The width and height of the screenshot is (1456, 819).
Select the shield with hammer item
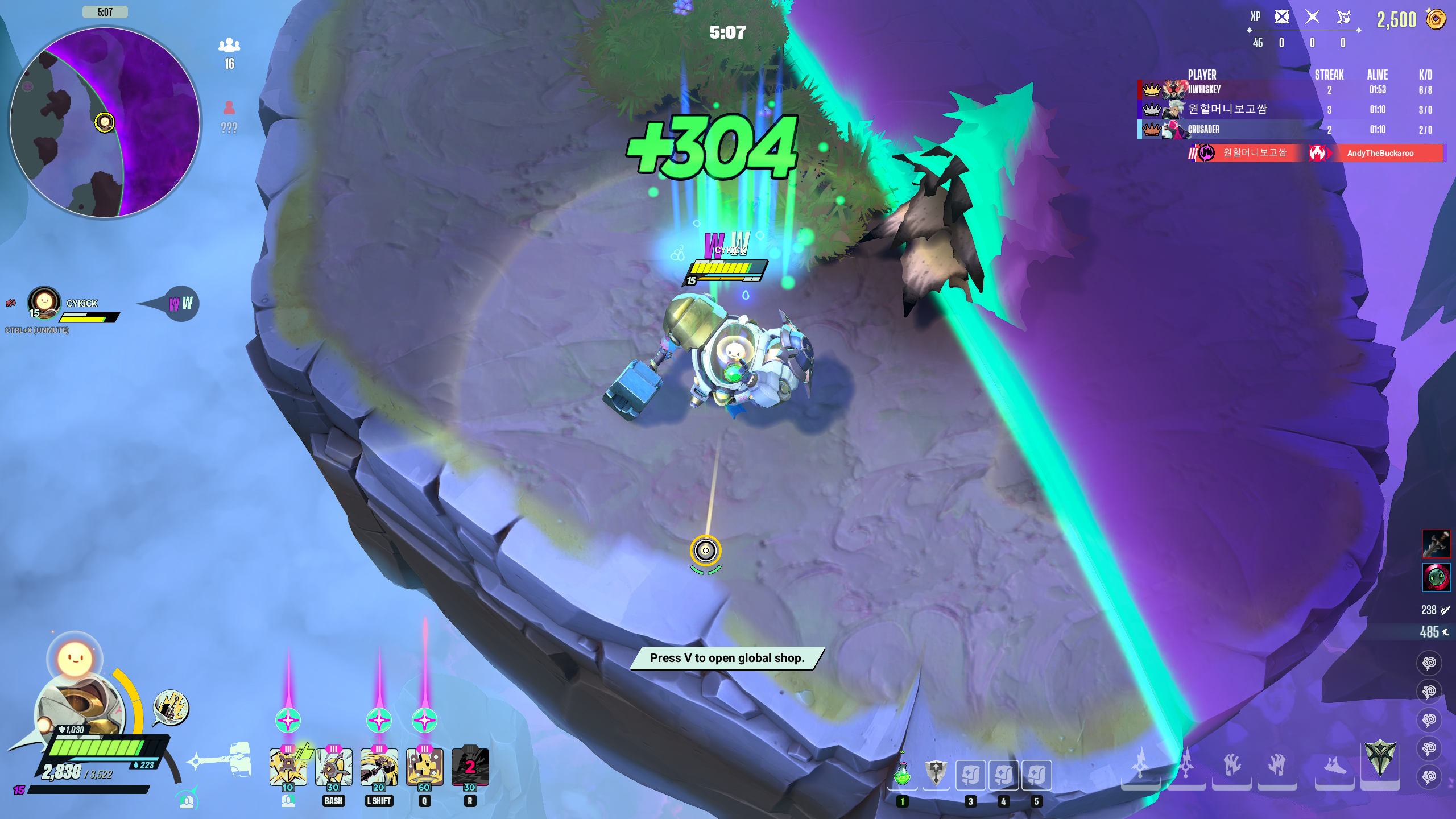pyautogui.click(x=936, y=775)
